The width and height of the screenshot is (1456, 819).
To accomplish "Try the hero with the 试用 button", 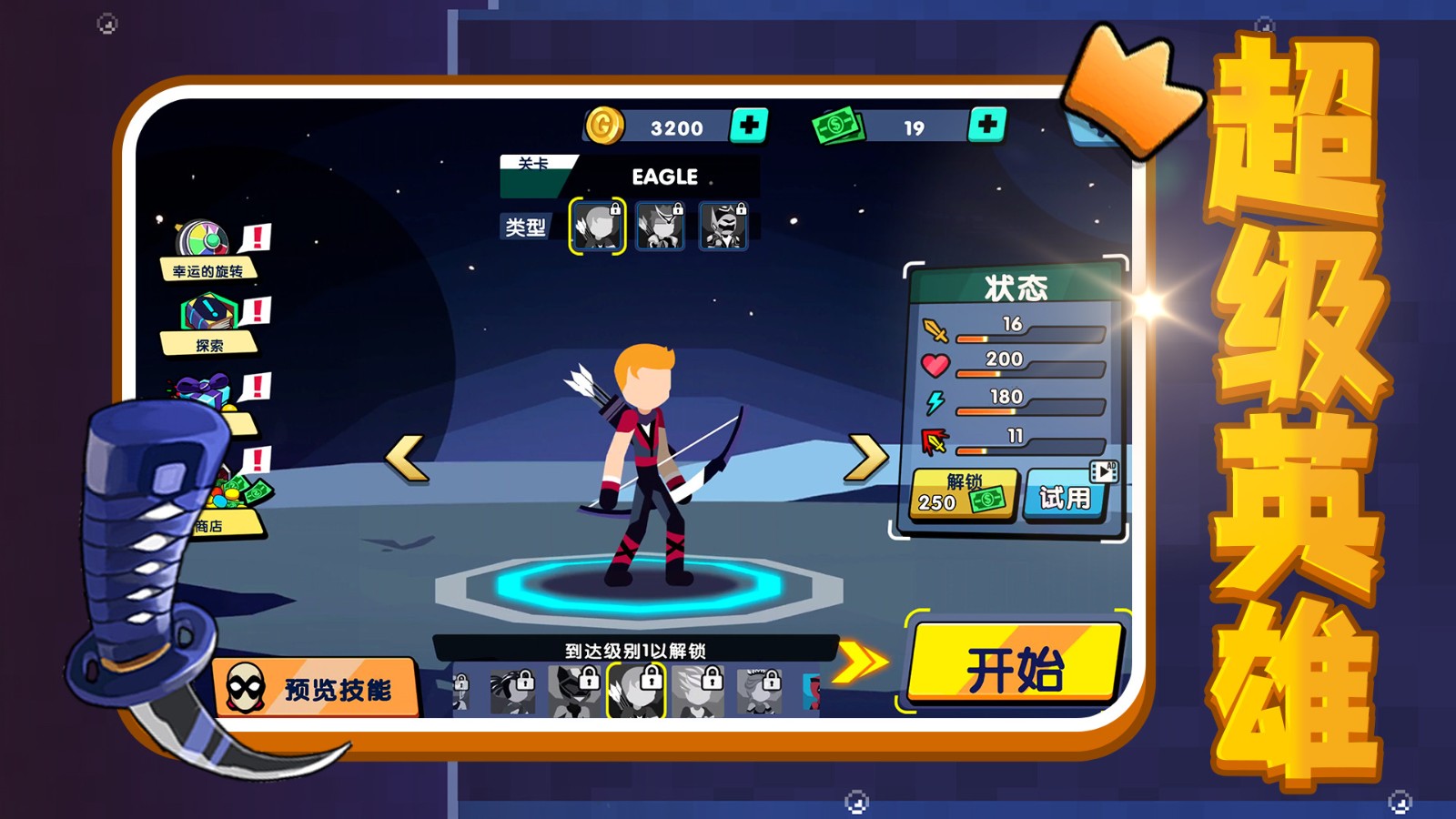I will point(1066,497).
